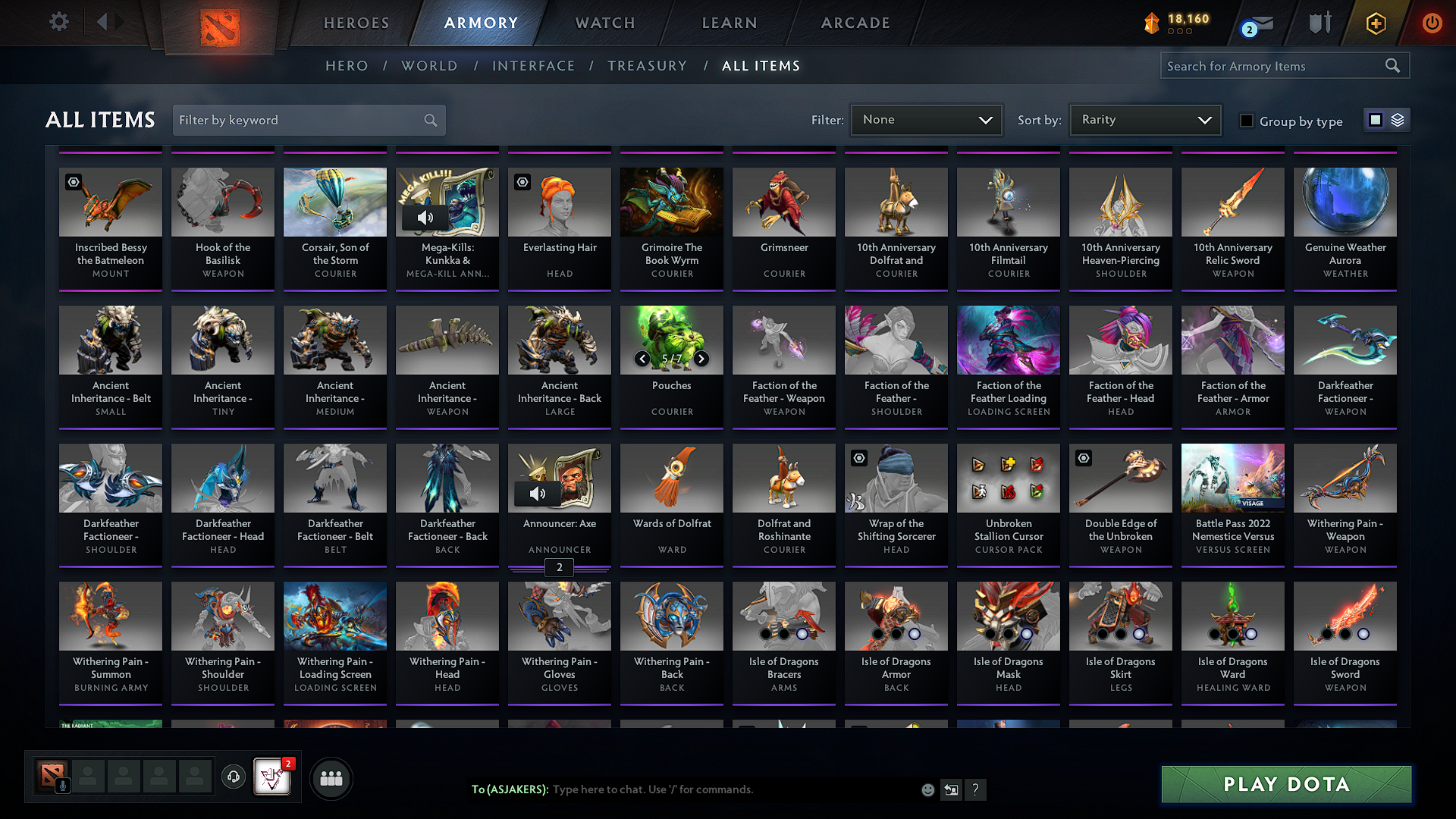The width and height of the screenshot is (1456, 819).
Task: Open the settings gear menu
Action: (x=59, y=22)
